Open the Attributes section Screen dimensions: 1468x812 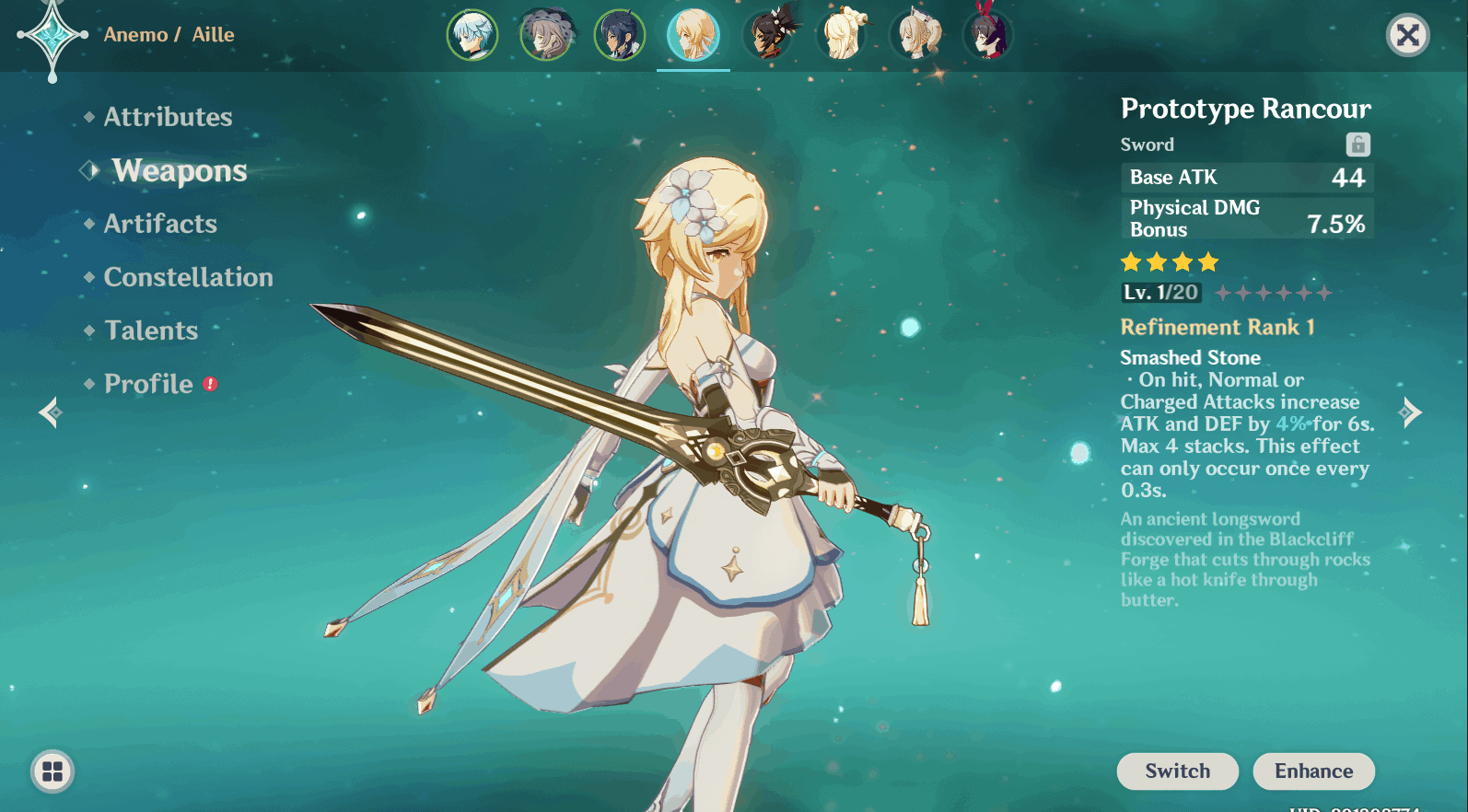(168, 117)
